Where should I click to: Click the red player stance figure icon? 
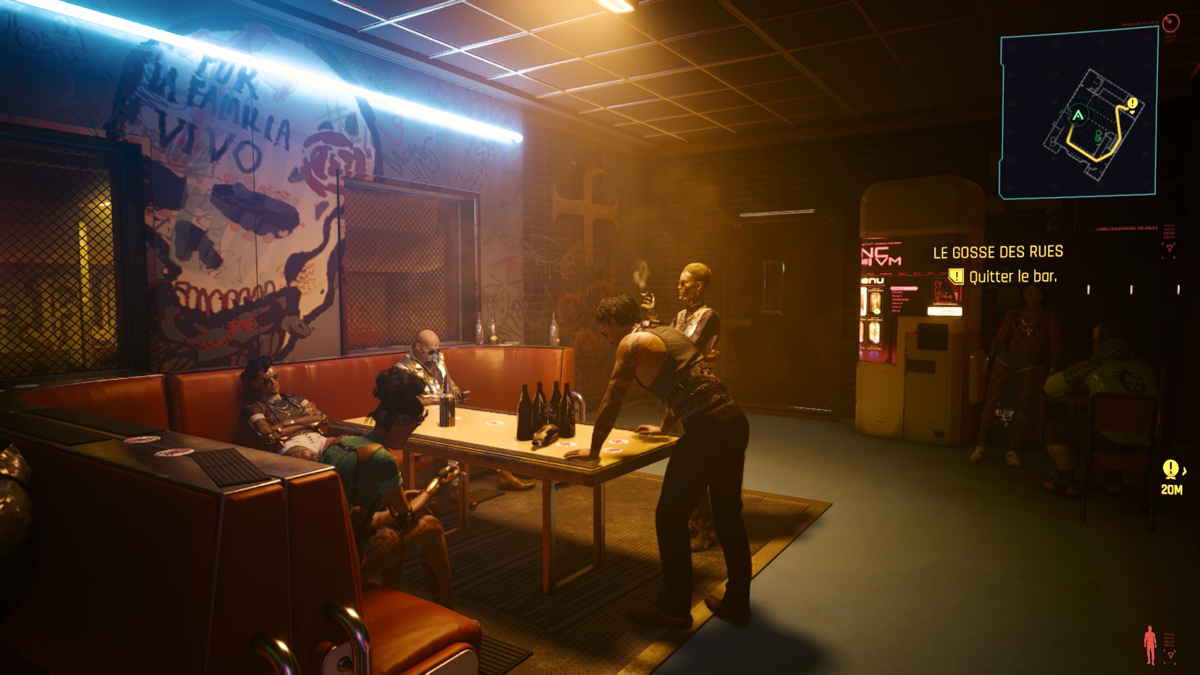(1150, 645)
